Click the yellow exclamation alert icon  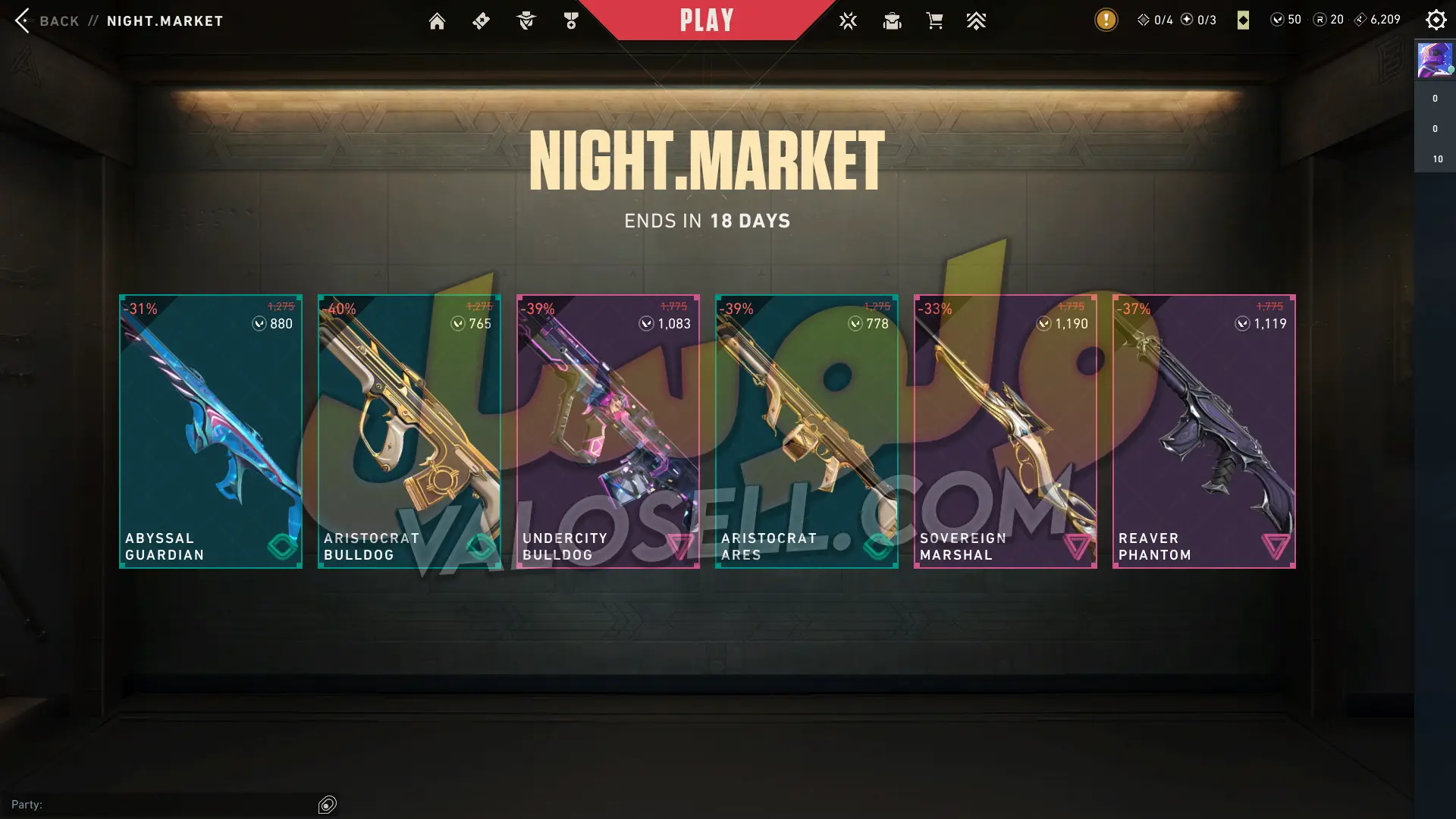1106,20
